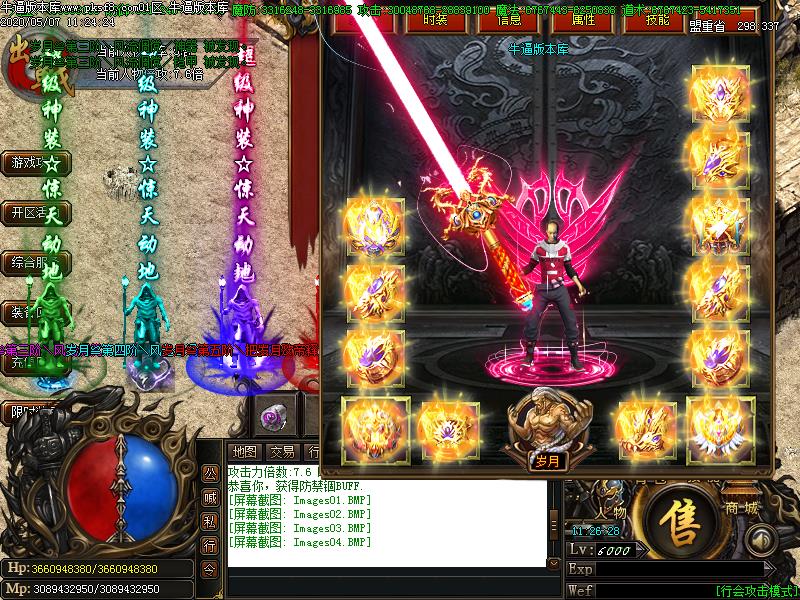Click the chat scrollbar down arrow
Viewport: 800px width, 600px height.
pos(554,563)
